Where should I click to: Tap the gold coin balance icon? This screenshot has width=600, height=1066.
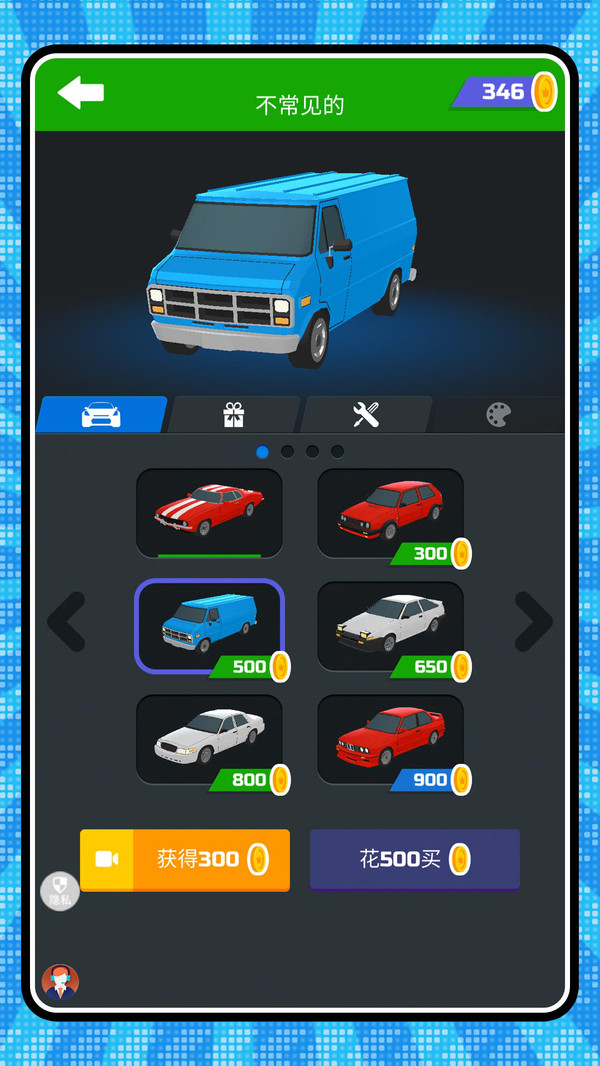click(x=544, y=92)
